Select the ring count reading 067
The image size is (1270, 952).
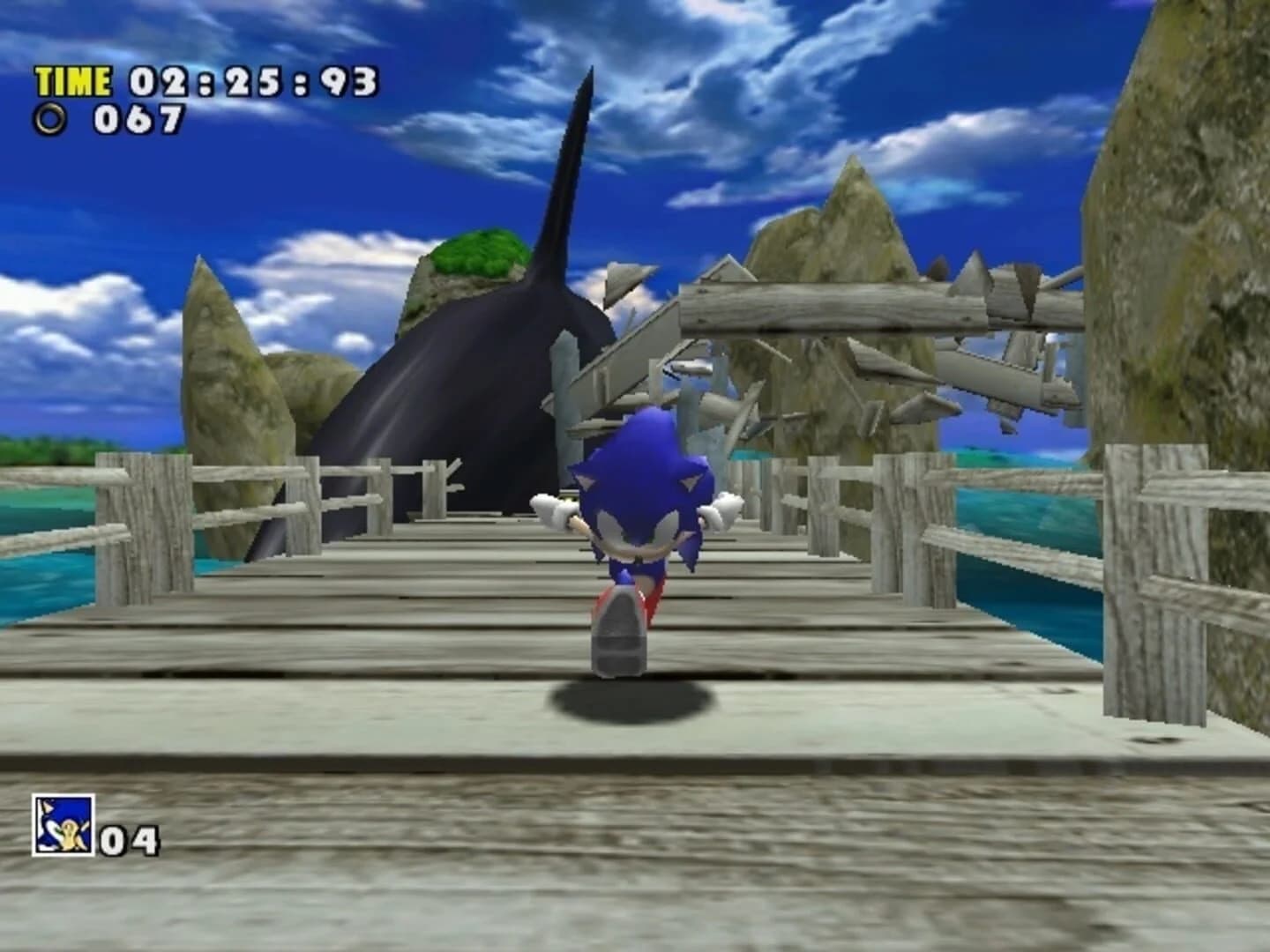(141, 117)
